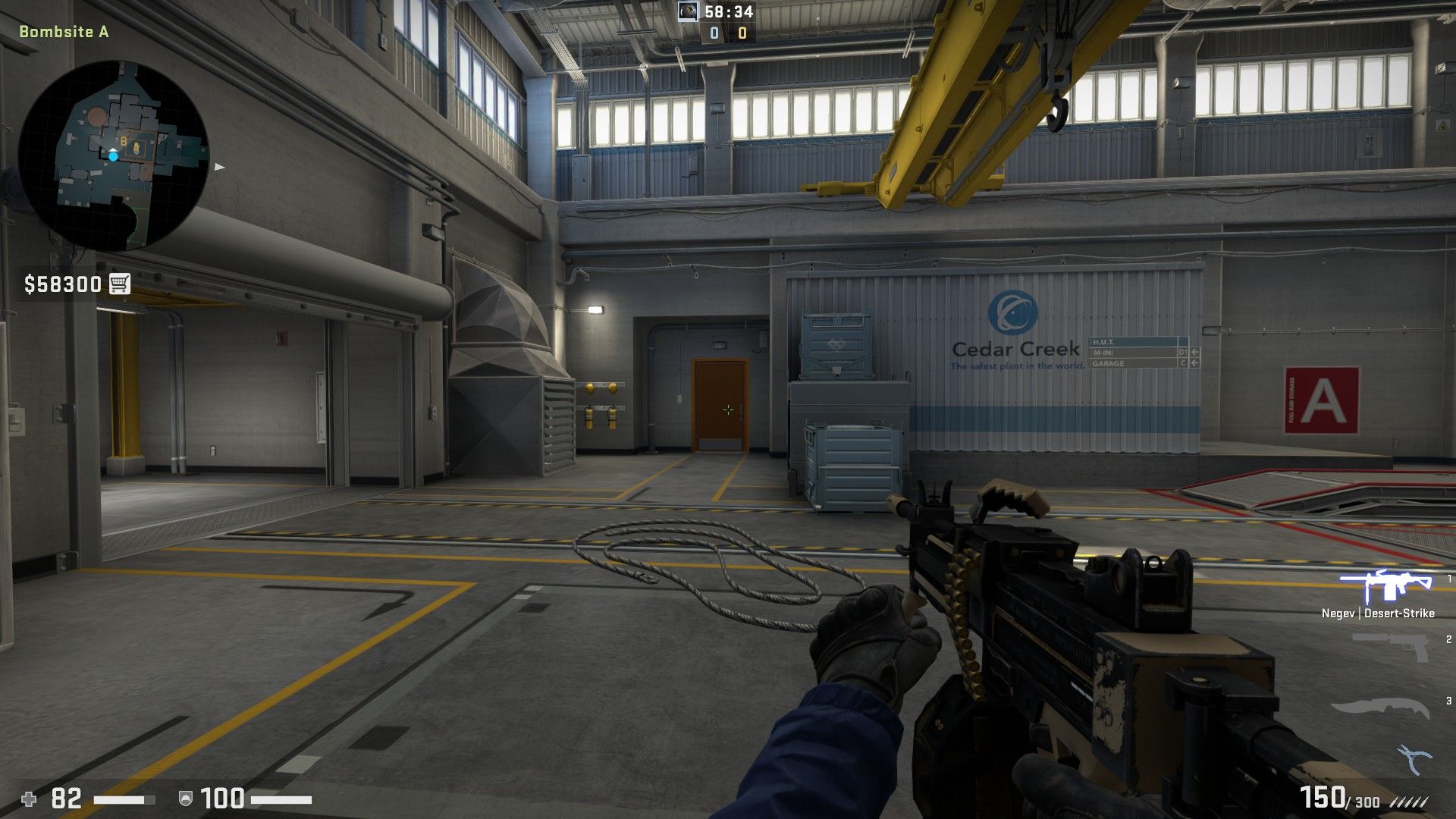Screen dimensions: 1456x819
Task: Click the Negev | Desert-Strike weapon name text
Action: tap(1378, 613)
